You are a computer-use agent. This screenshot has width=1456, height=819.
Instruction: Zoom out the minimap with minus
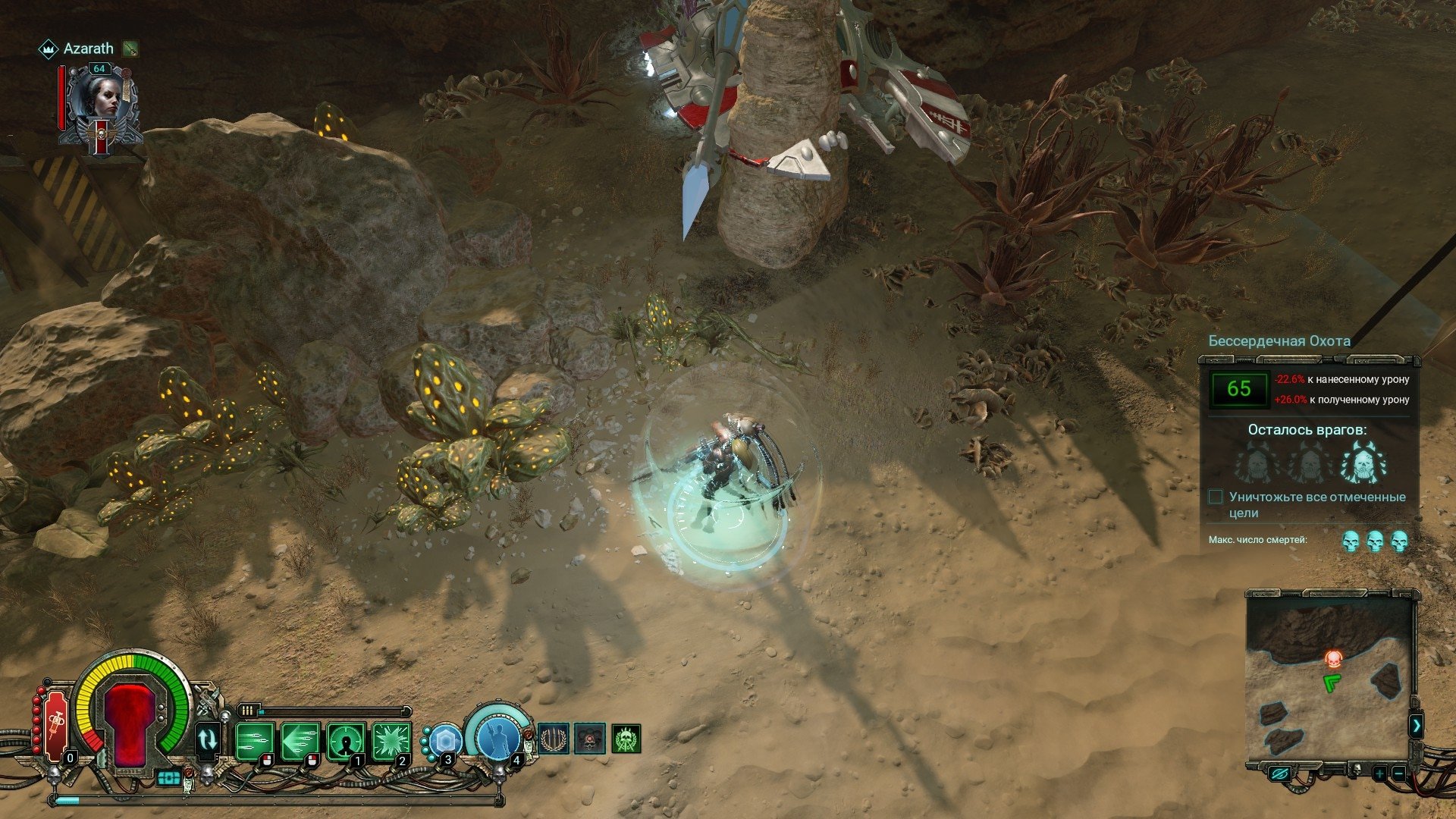1399,773
